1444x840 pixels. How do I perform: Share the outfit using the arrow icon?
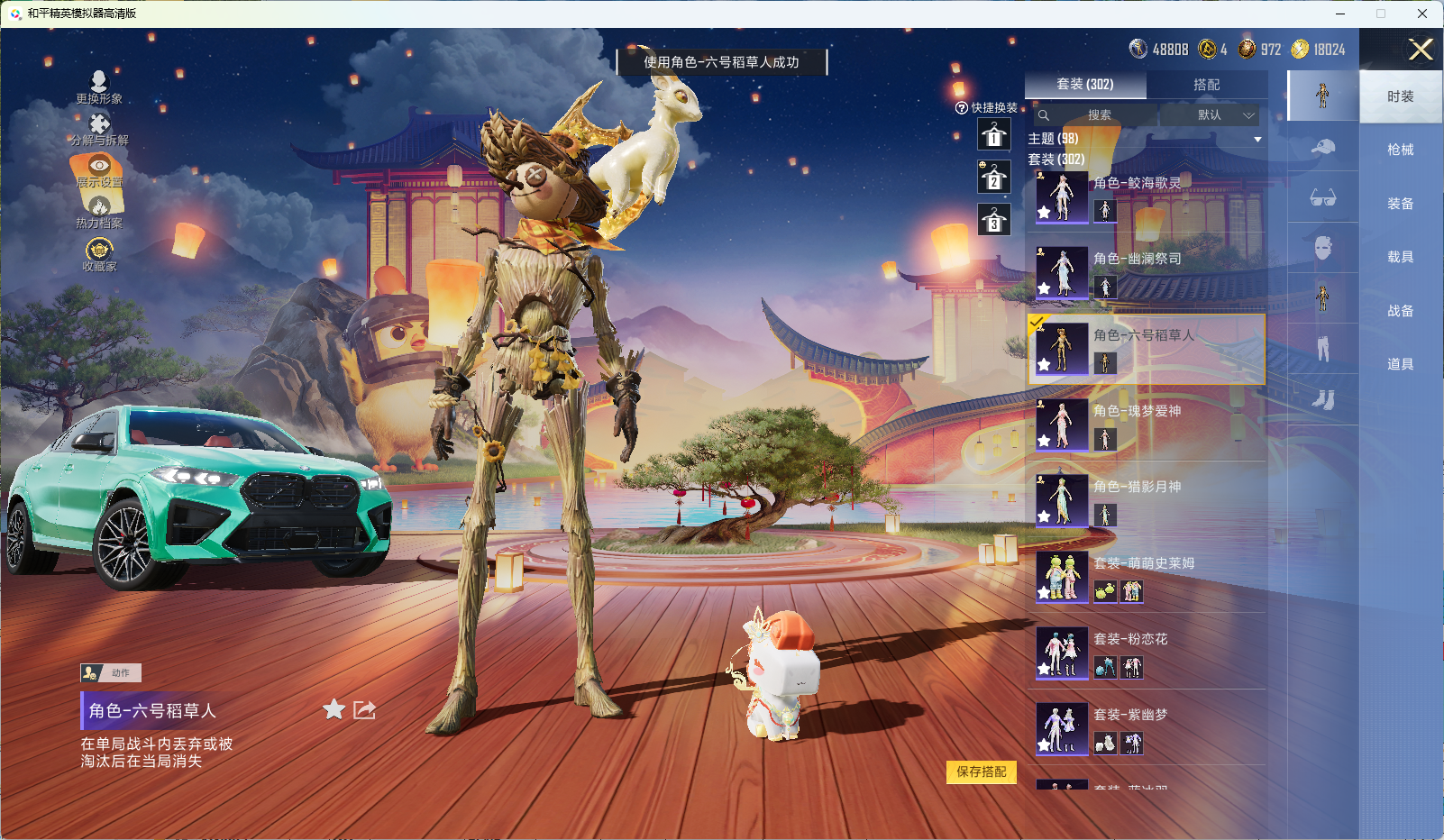(x=364, y=710)
